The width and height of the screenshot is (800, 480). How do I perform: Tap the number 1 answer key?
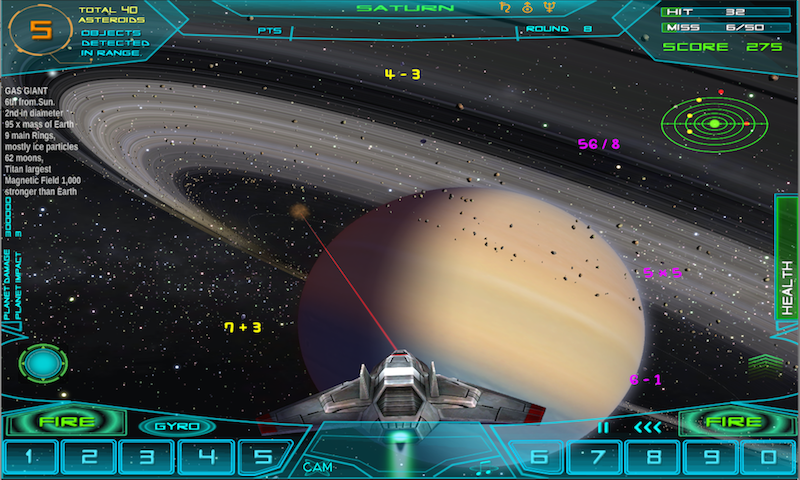[x=30, y=458]
